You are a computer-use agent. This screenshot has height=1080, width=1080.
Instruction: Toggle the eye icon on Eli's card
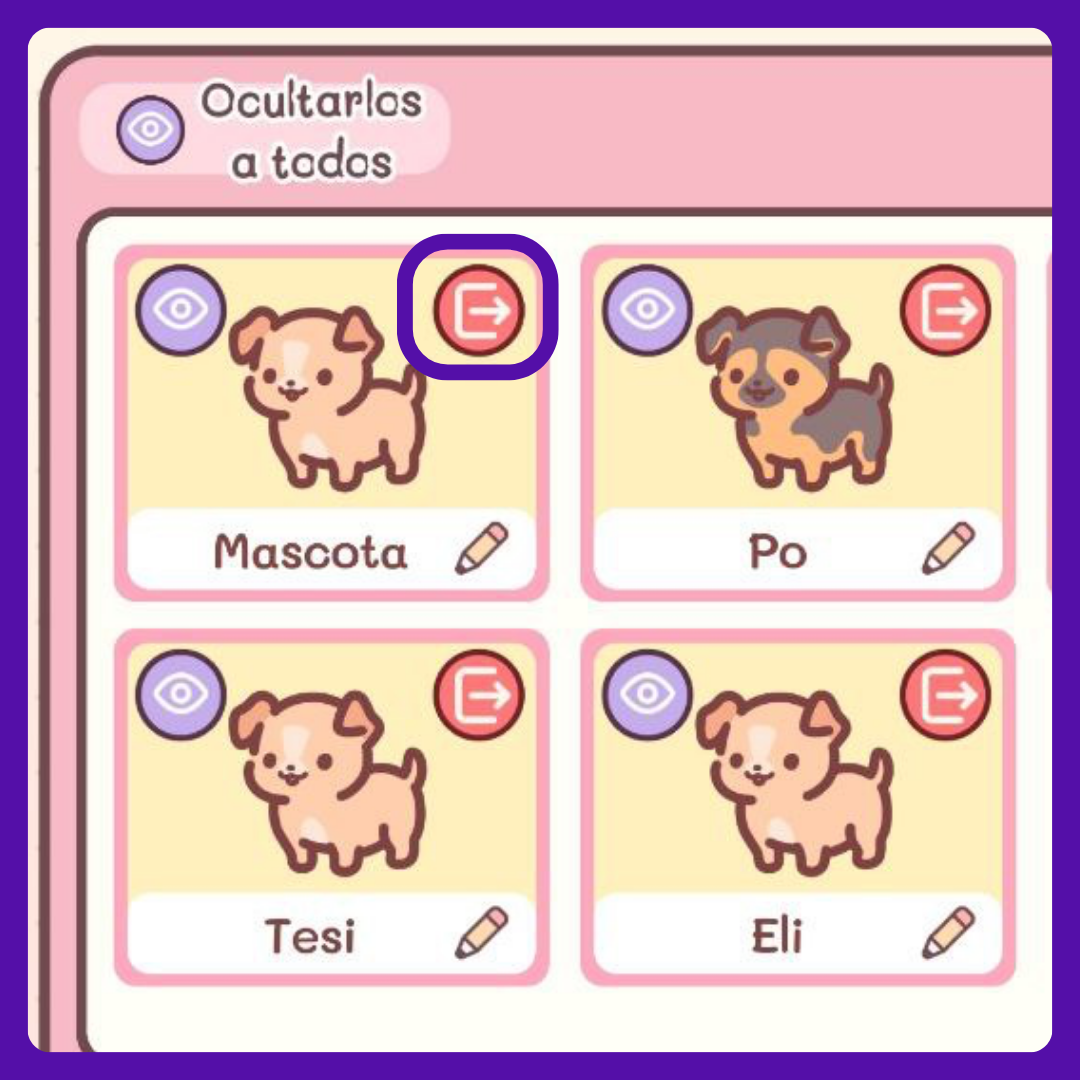point(647,694)
